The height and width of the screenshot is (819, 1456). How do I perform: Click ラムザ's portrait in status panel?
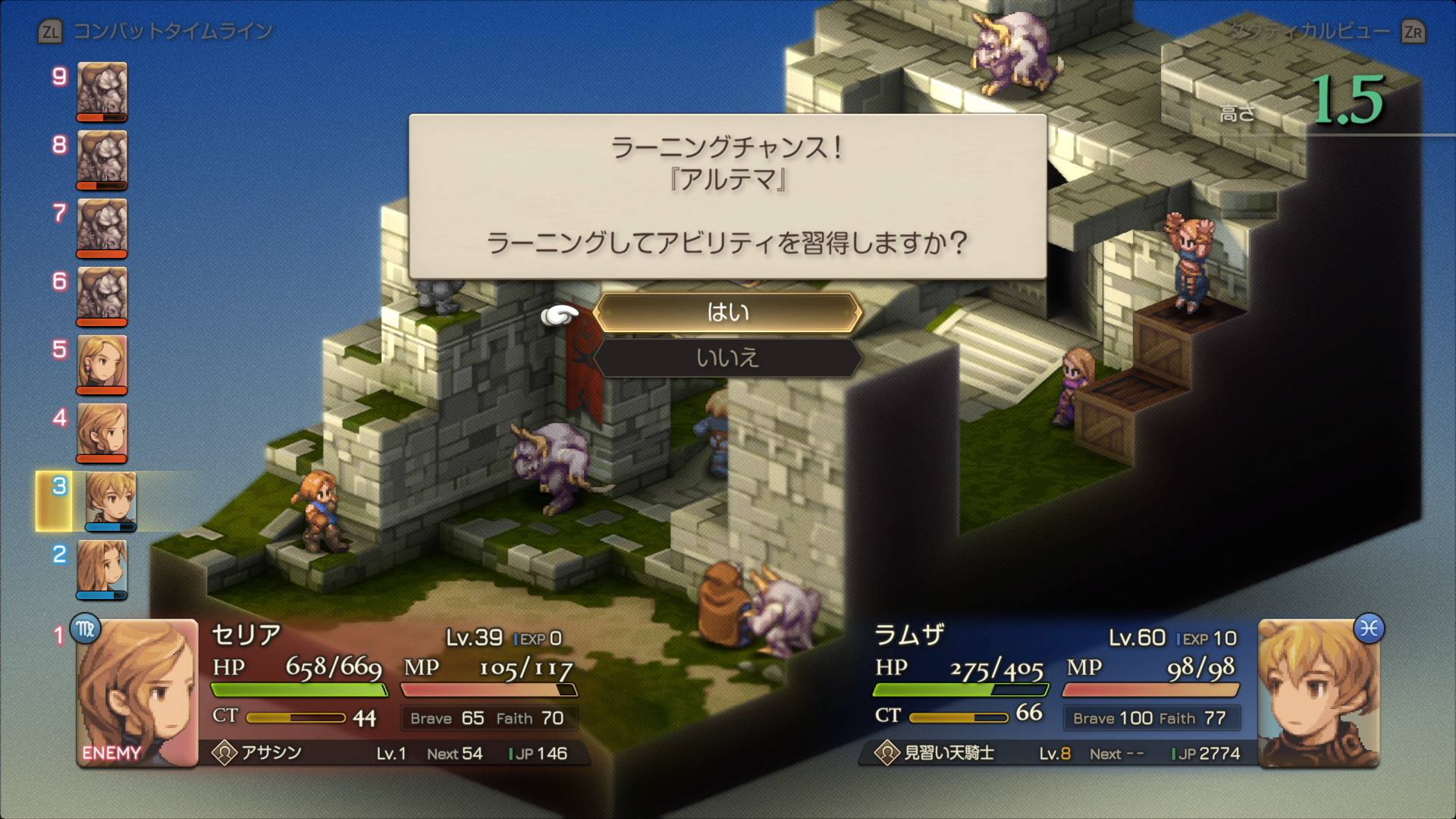click(1318, 693)
